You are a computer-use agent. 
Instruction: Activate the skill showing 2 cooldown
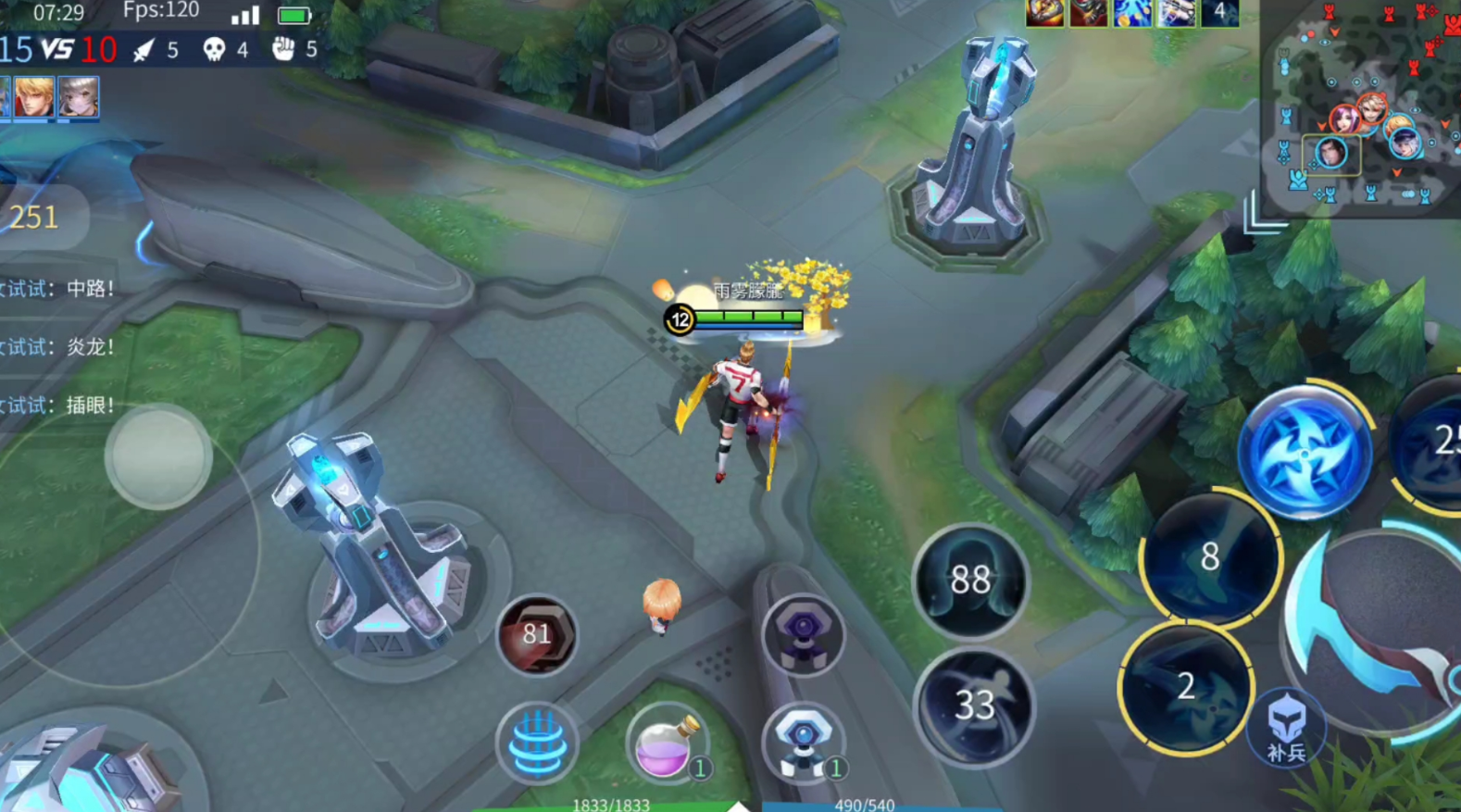[1186, 686]
